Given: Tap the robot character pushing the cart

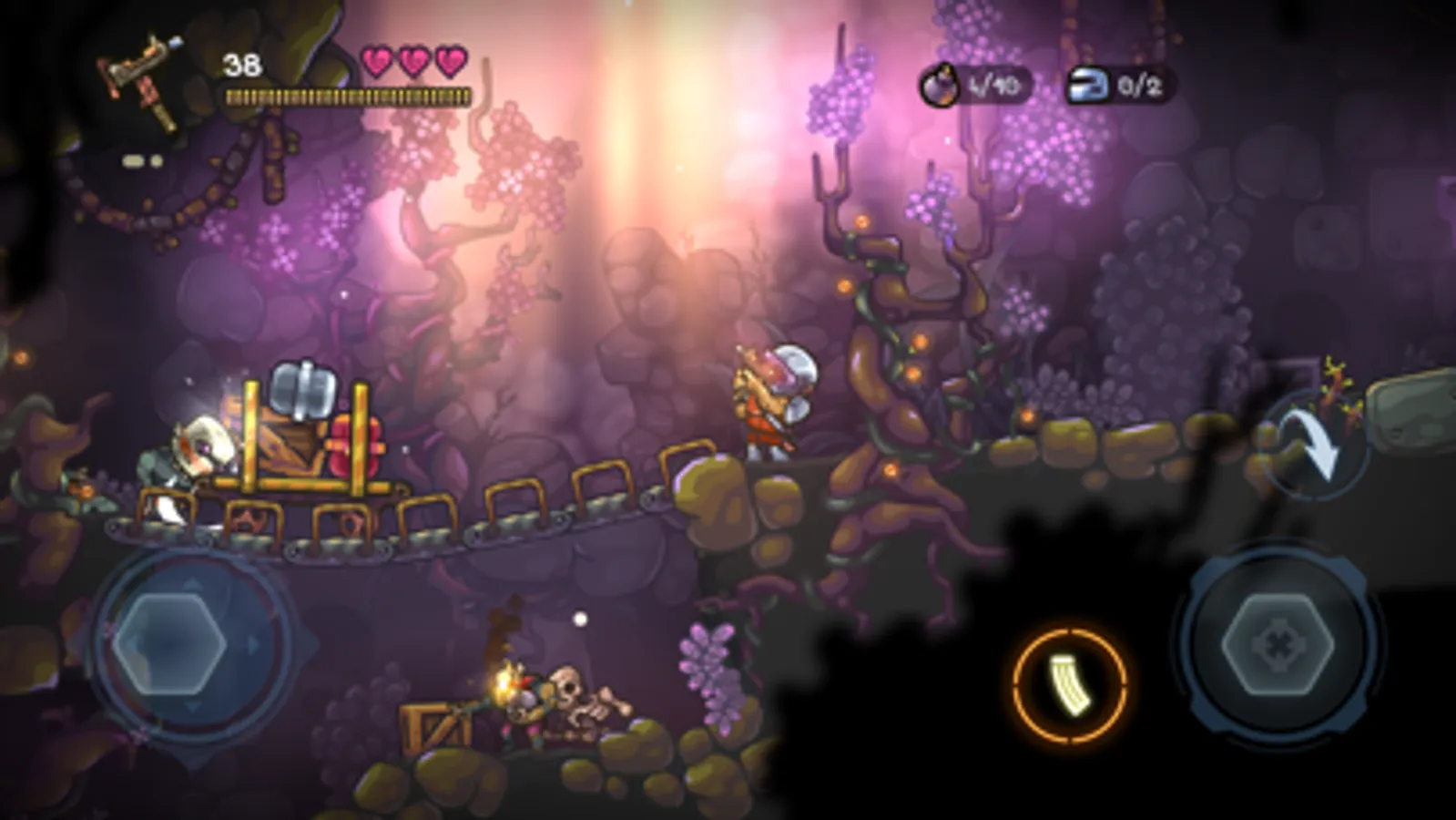Looking at the screenshot, I should [191, 456].
